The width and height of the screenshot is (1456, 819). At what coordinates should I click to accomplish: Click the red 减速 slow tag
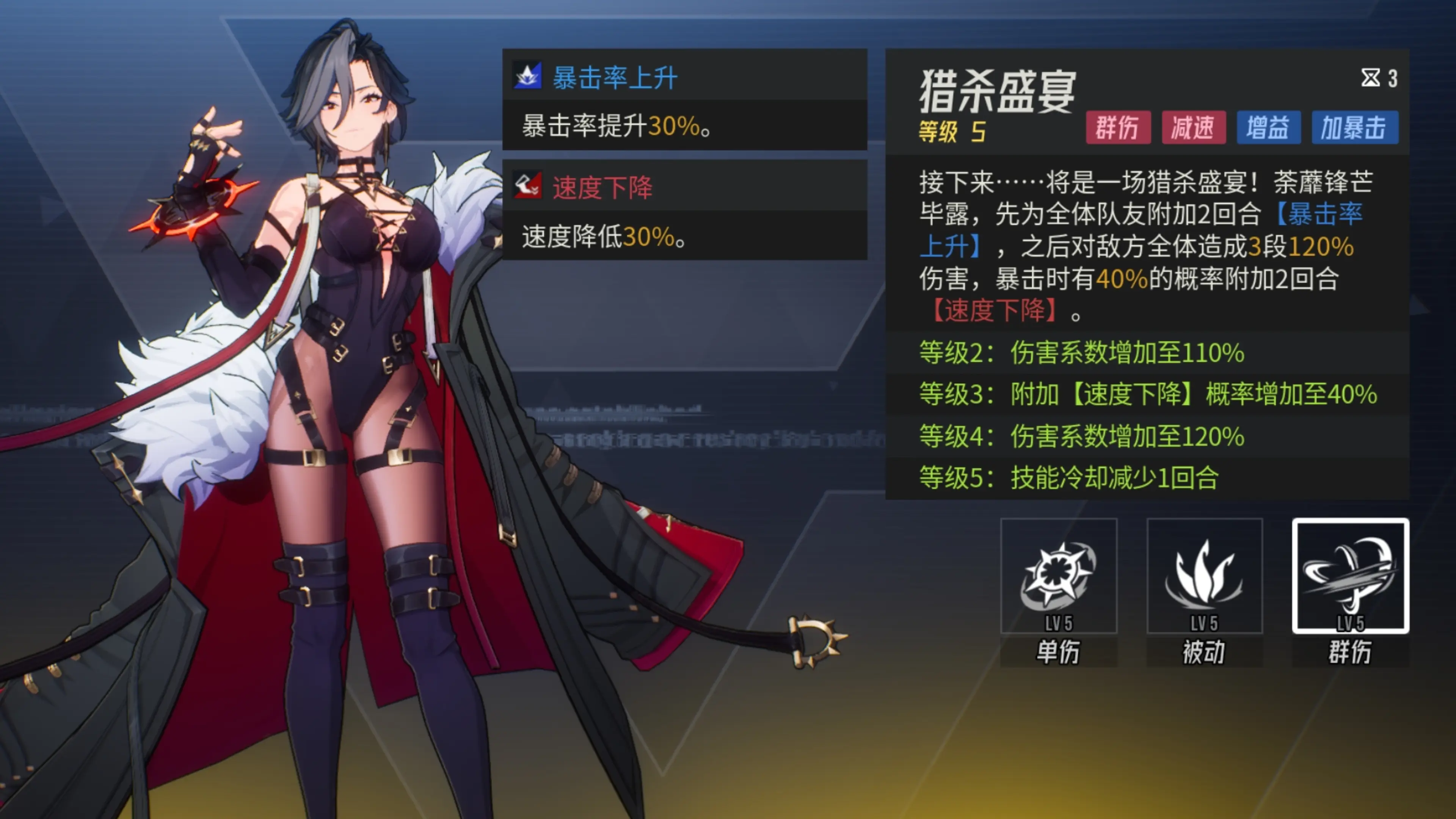coord(1193,127)
